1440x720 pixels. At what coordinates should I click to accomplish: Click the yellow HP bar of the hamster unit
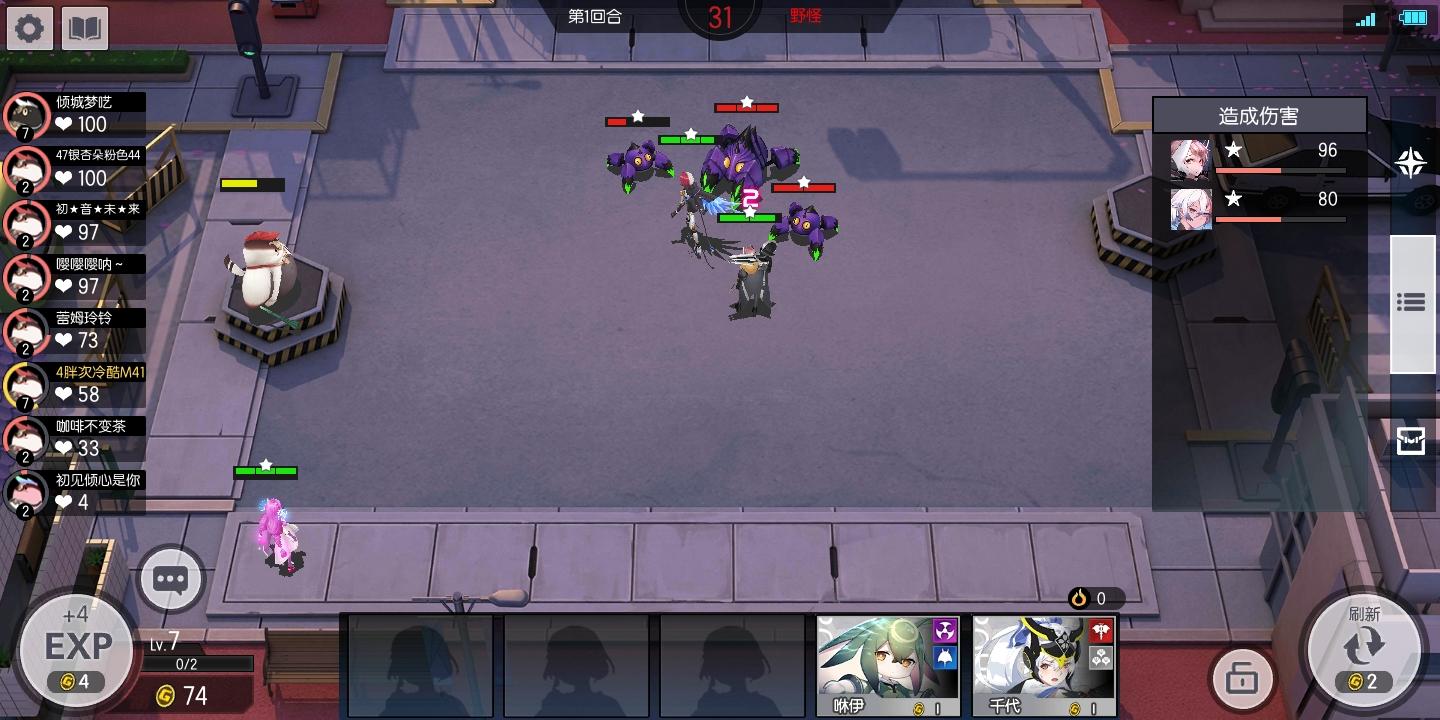(x=249, y=185)
